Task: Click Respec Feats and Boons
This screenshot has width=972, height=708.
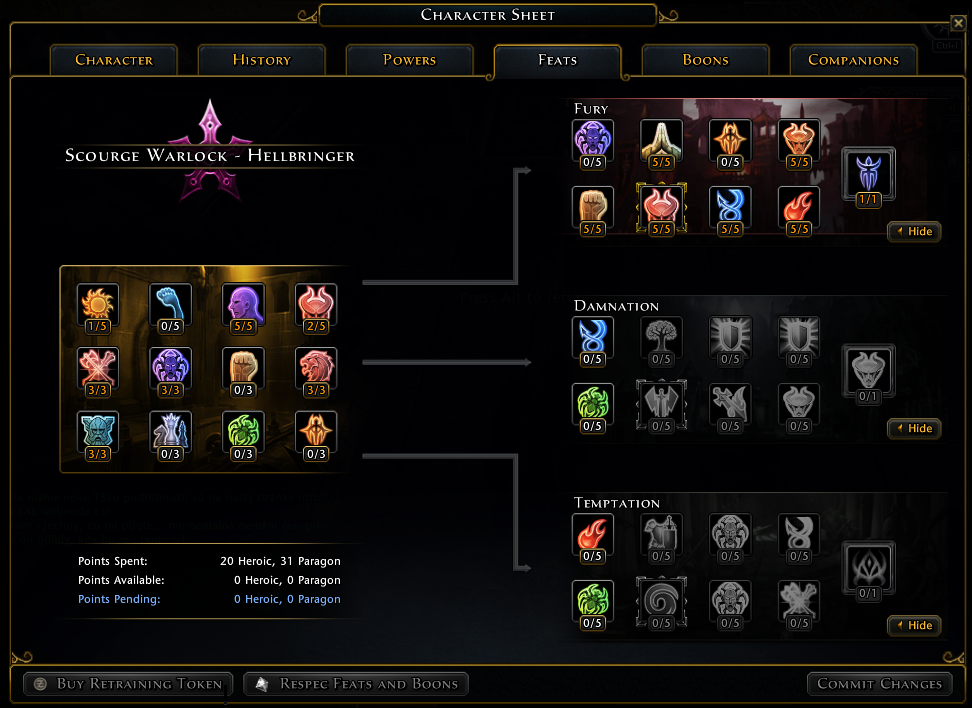Action: point(356,684)
